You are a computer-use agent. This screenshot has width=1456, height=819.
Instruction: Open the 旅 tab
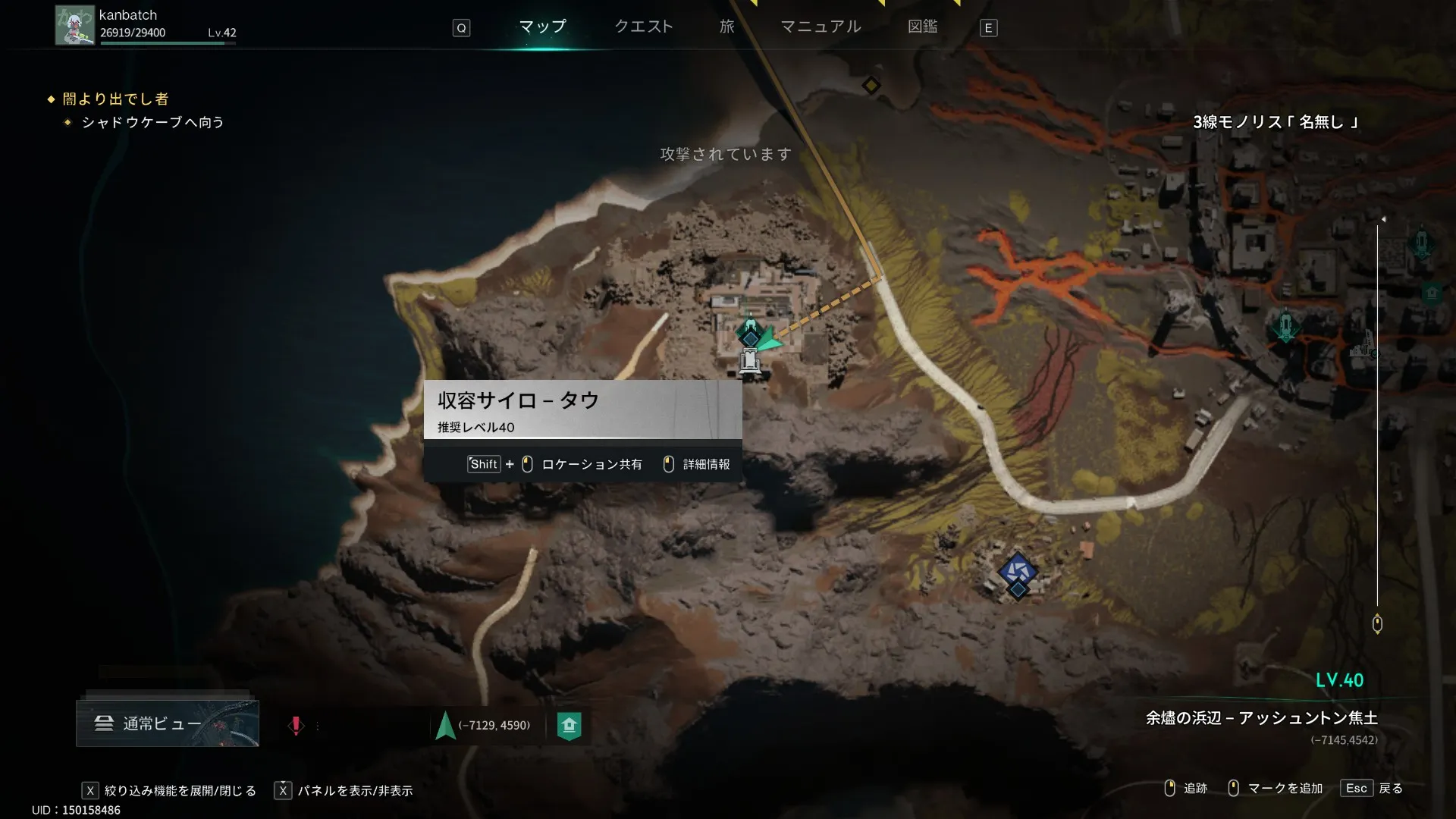726,27
